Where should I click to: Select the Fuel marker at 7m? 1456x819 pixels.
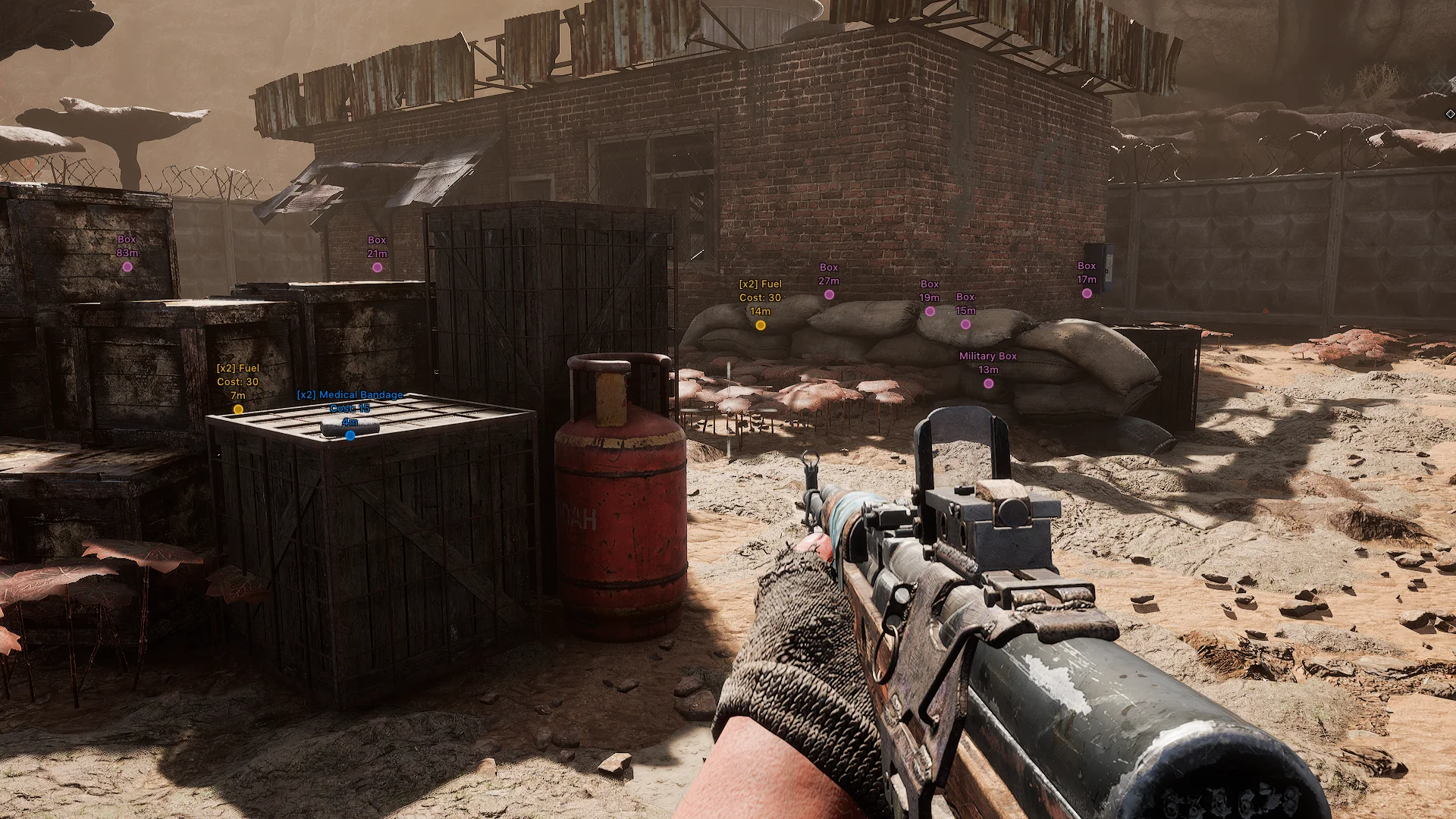point(238,409)
